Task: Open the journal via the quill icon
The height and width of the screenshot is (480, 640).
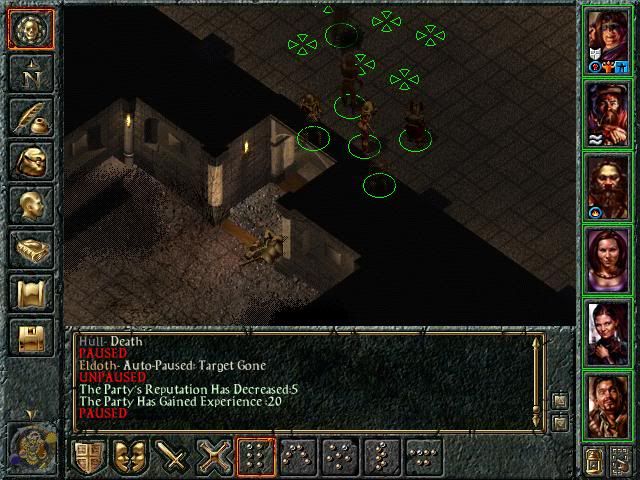Action: tap(31, 116)
